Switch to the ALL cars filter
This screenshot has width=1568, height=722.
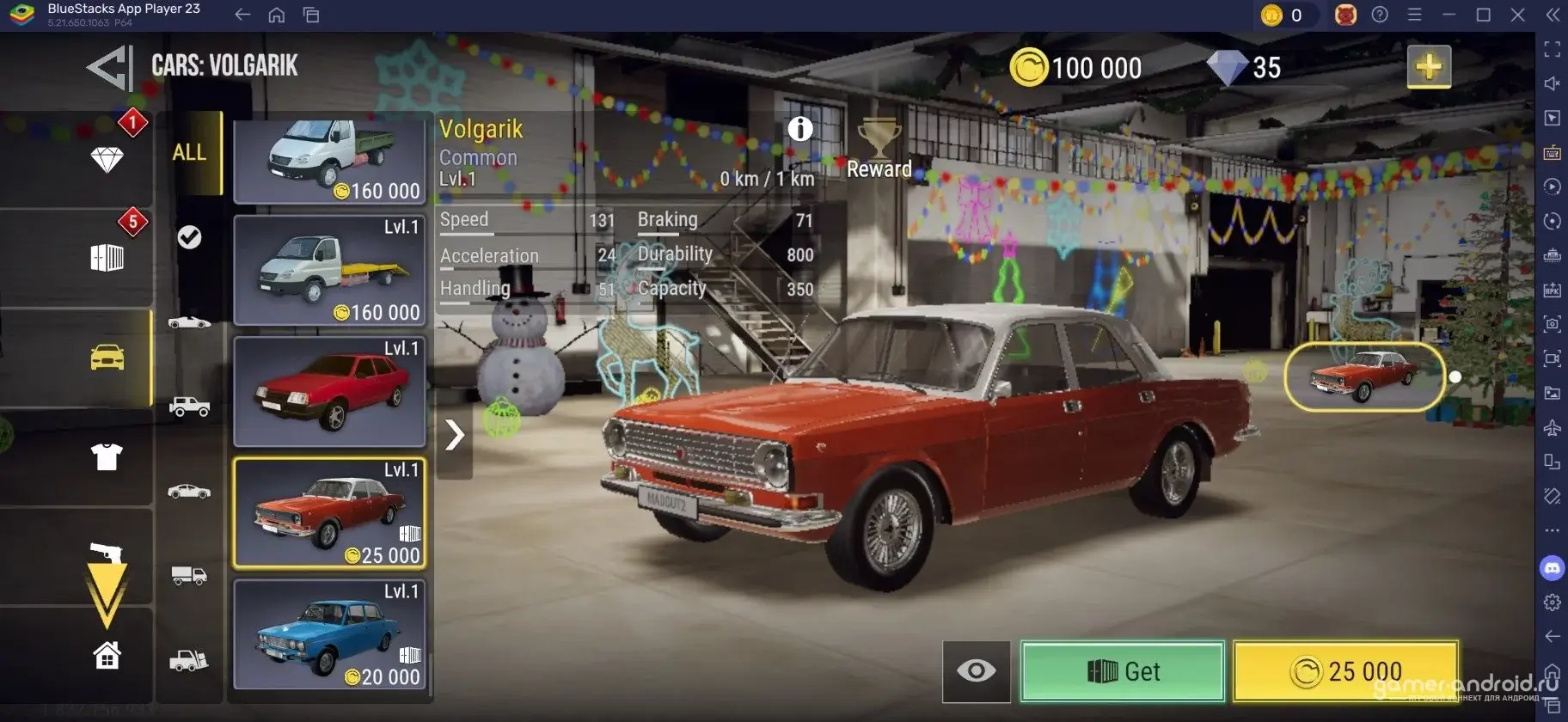click(x=189, y=153)
